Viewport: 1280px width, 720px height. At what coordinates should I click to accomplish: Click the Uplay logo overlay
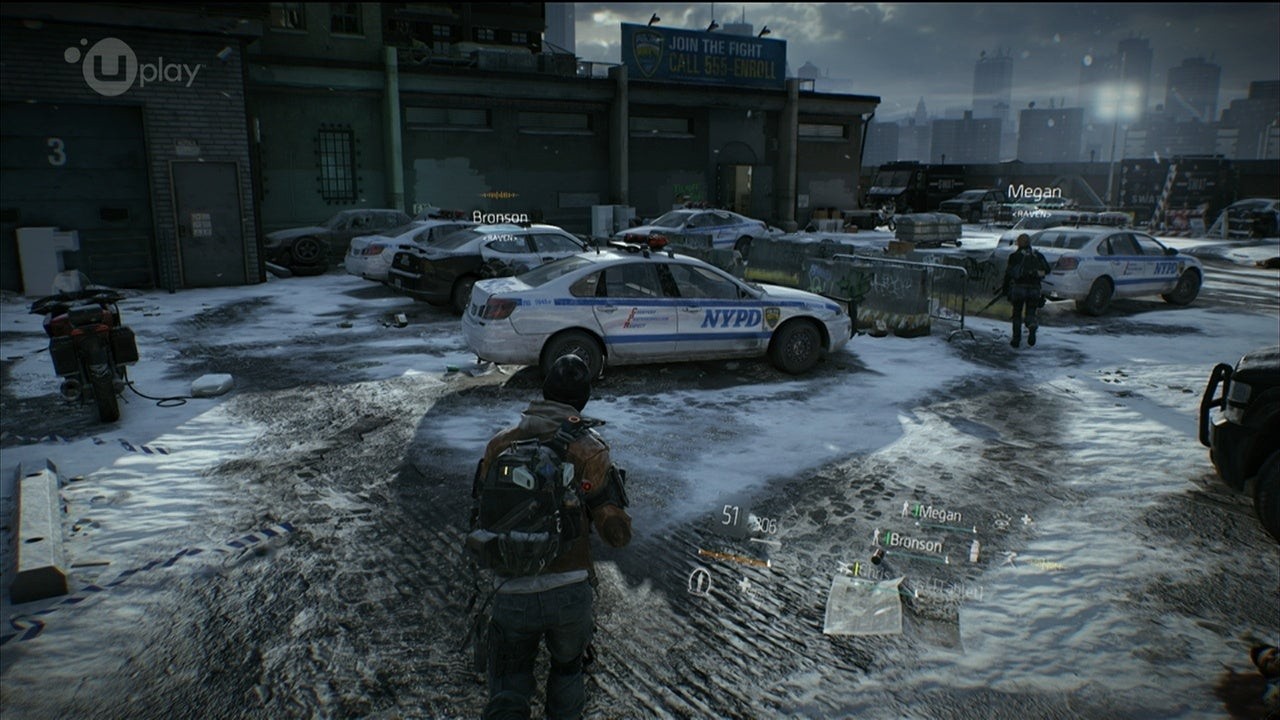133,68
